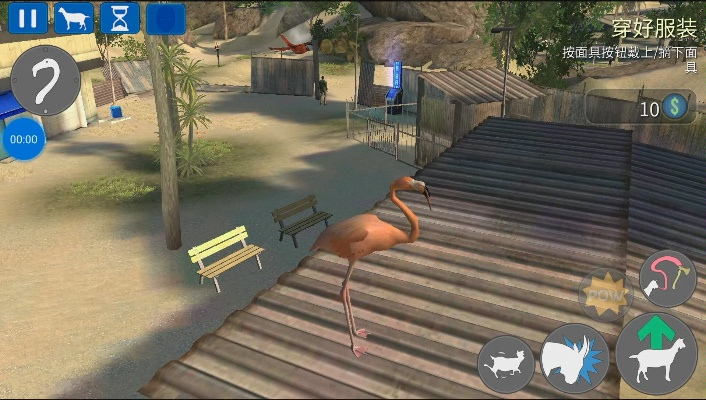The width and height of the screenshot is (706, 400).
Task: Select the blue mask button
Action: (166, 18)
